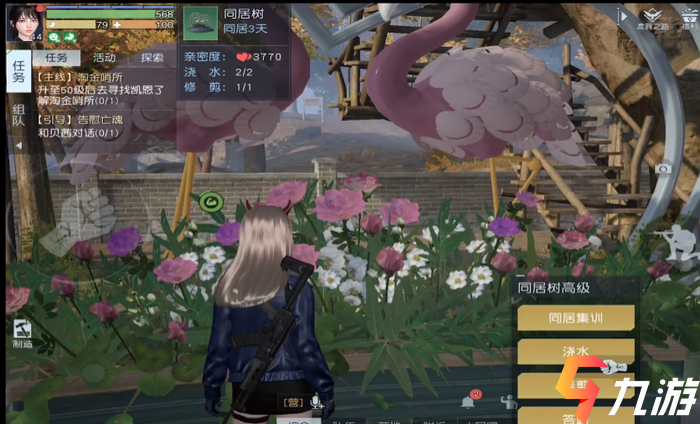Screen dimensions: 700x424
Task: Toggle the microphone voice chat icon
Action: pos(316,402)
